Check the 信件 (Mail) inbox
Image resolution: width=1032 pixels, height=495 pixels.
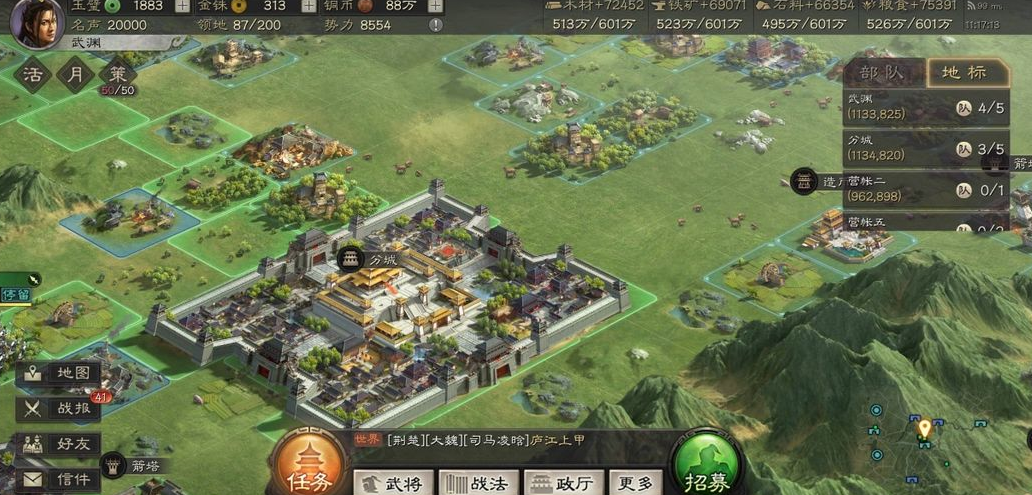(x=61, y=479)
